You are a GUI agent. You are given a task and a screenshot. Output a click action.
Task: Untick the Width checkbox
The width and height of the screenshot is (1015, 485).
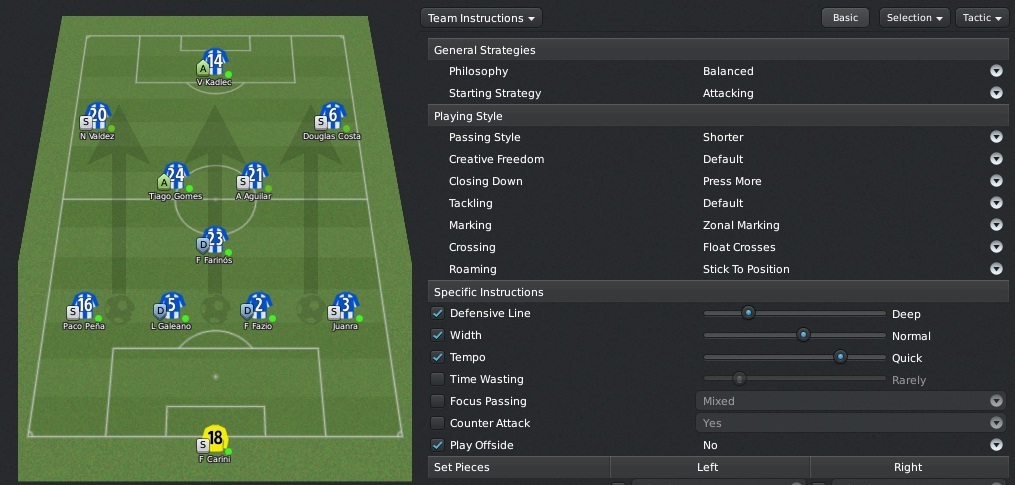[x=437, y=335]
